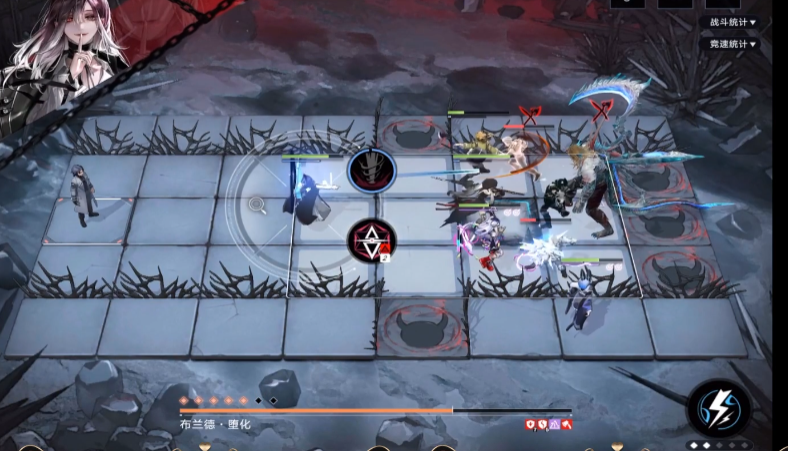
Task: Expand the 战斗统计 dropdown
Action: (733, 21)
